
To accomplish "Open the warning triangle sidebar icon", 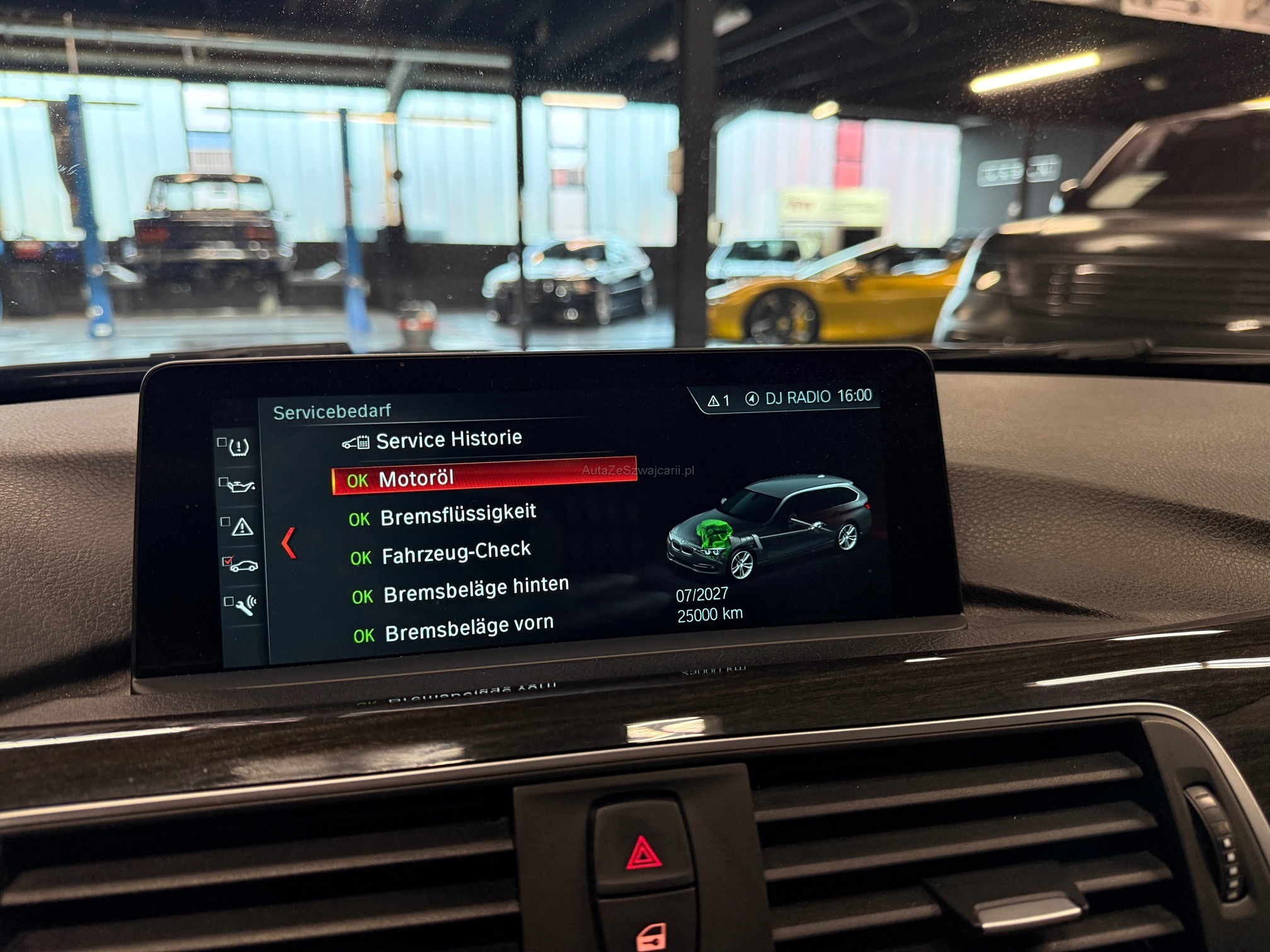I will (x=242, y=526).
